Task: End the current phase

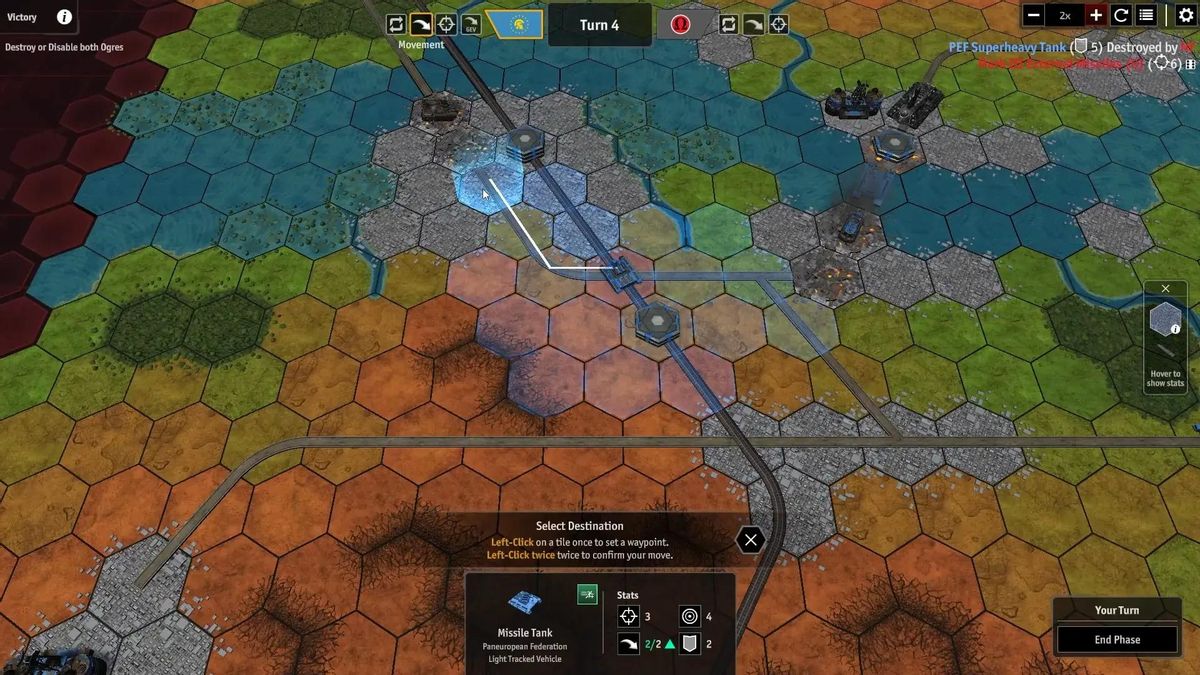Action: [x=1116, y=640]
